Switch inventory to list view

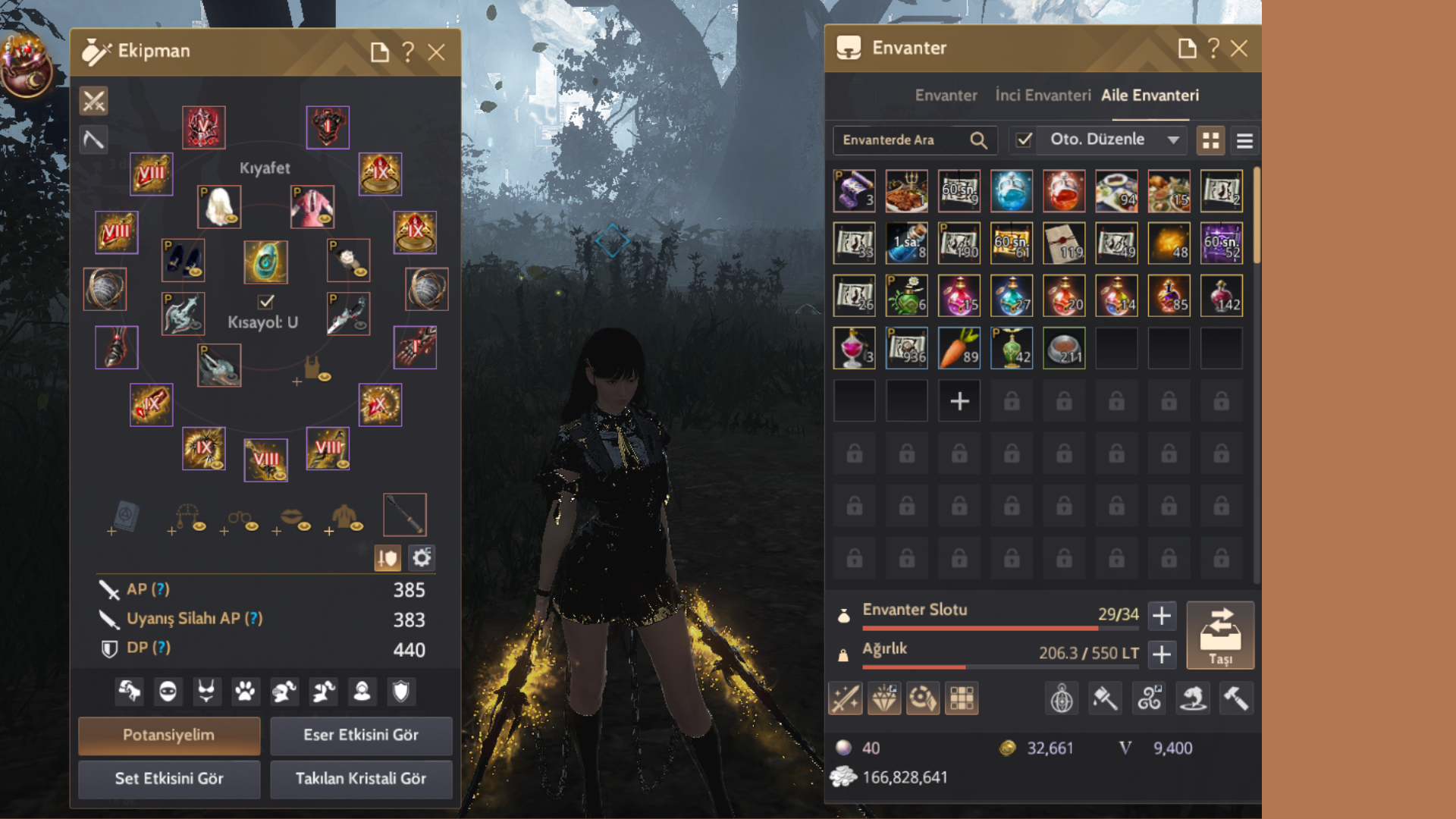(1244, 141)
